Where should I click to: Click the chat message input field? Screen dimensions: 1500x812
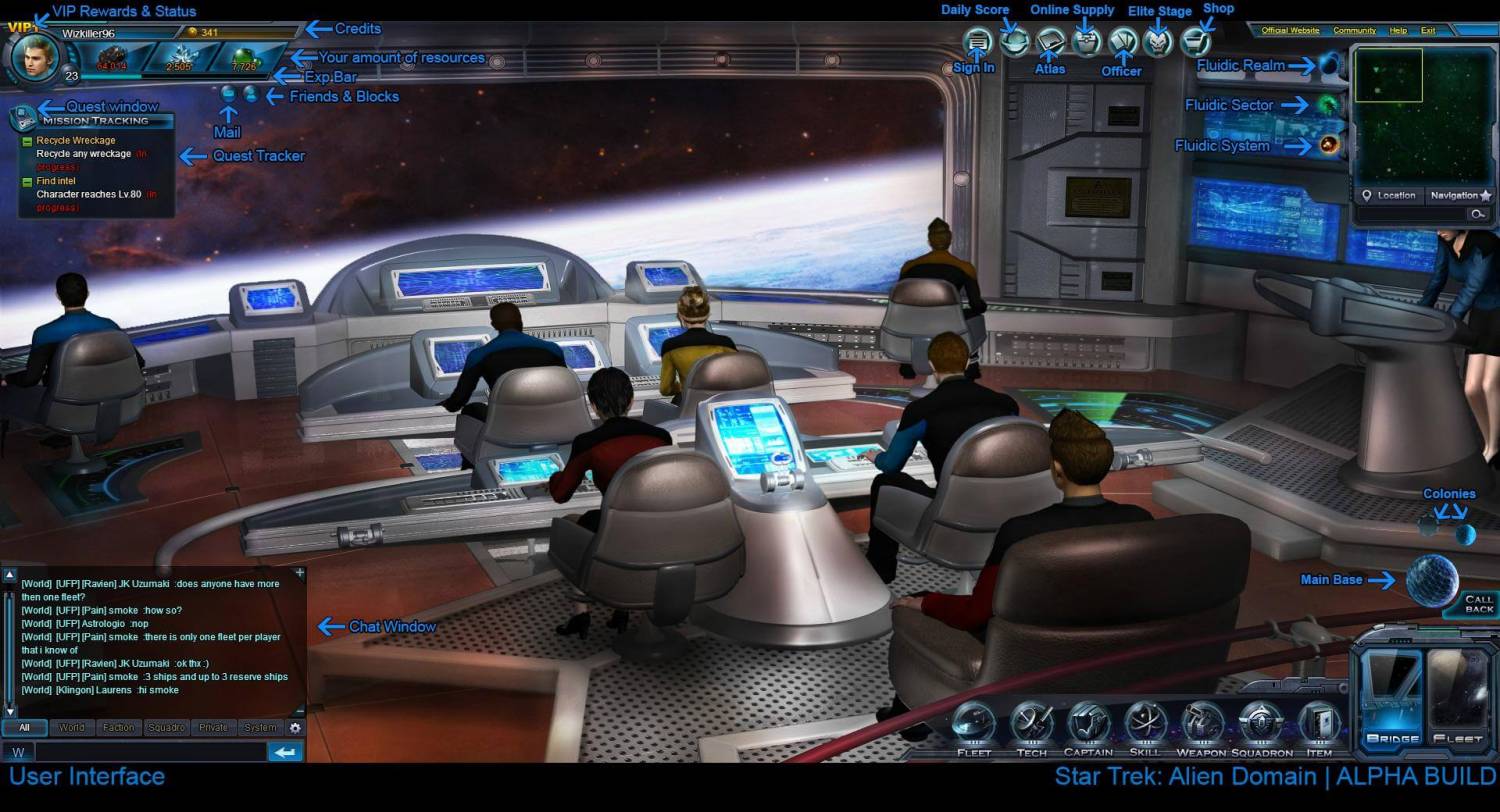[x=150, y=752]
